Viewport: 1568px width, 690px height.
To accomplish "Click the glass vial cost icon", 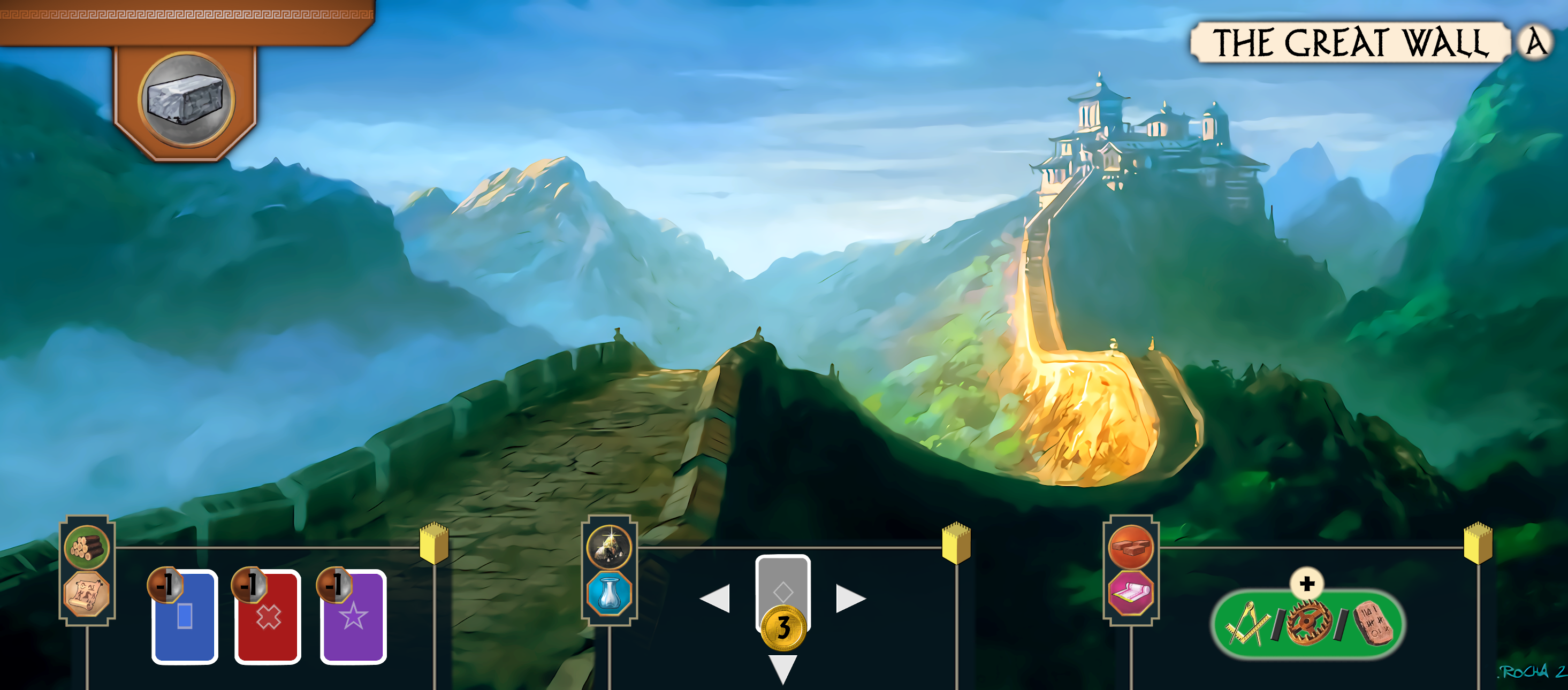I will click(608, 594).
